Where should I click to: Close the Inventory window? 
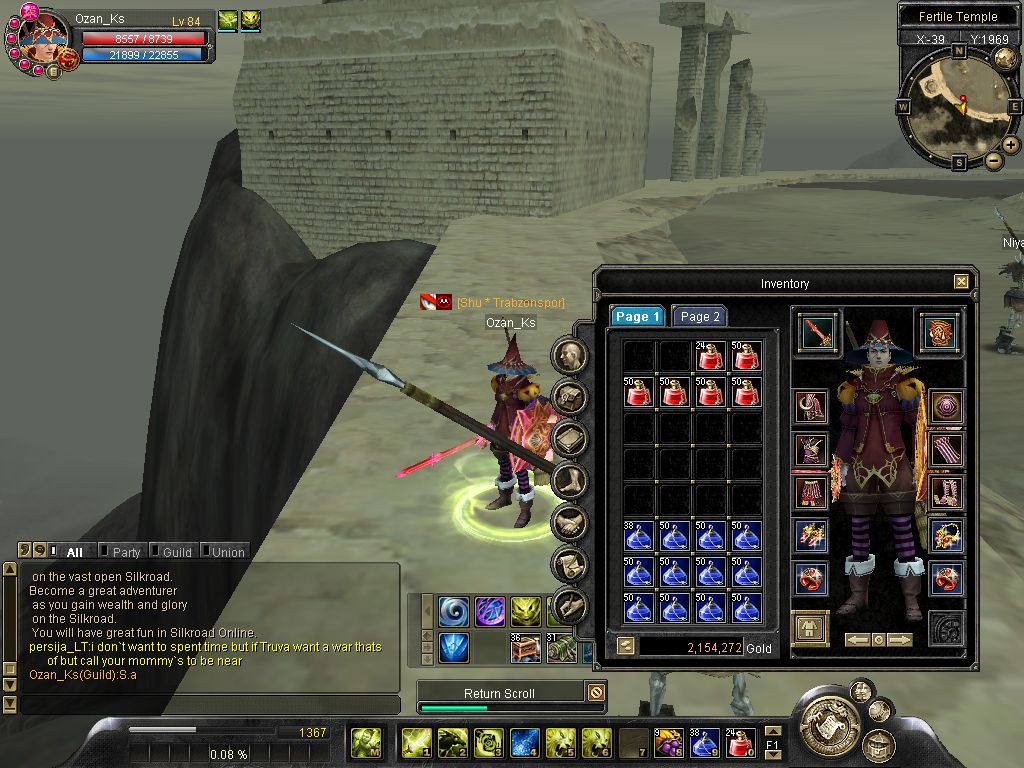(961, 283)
